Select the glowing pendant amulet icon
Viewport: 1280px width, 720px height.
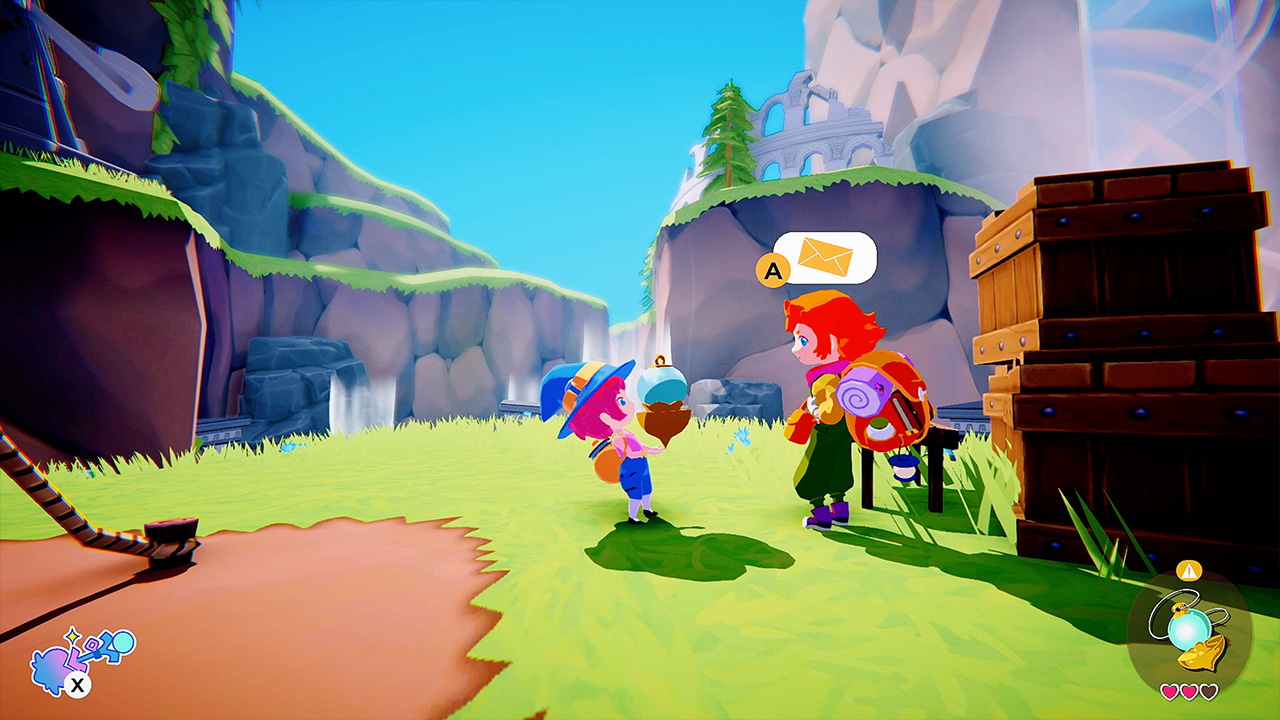tap(1190, 627)
